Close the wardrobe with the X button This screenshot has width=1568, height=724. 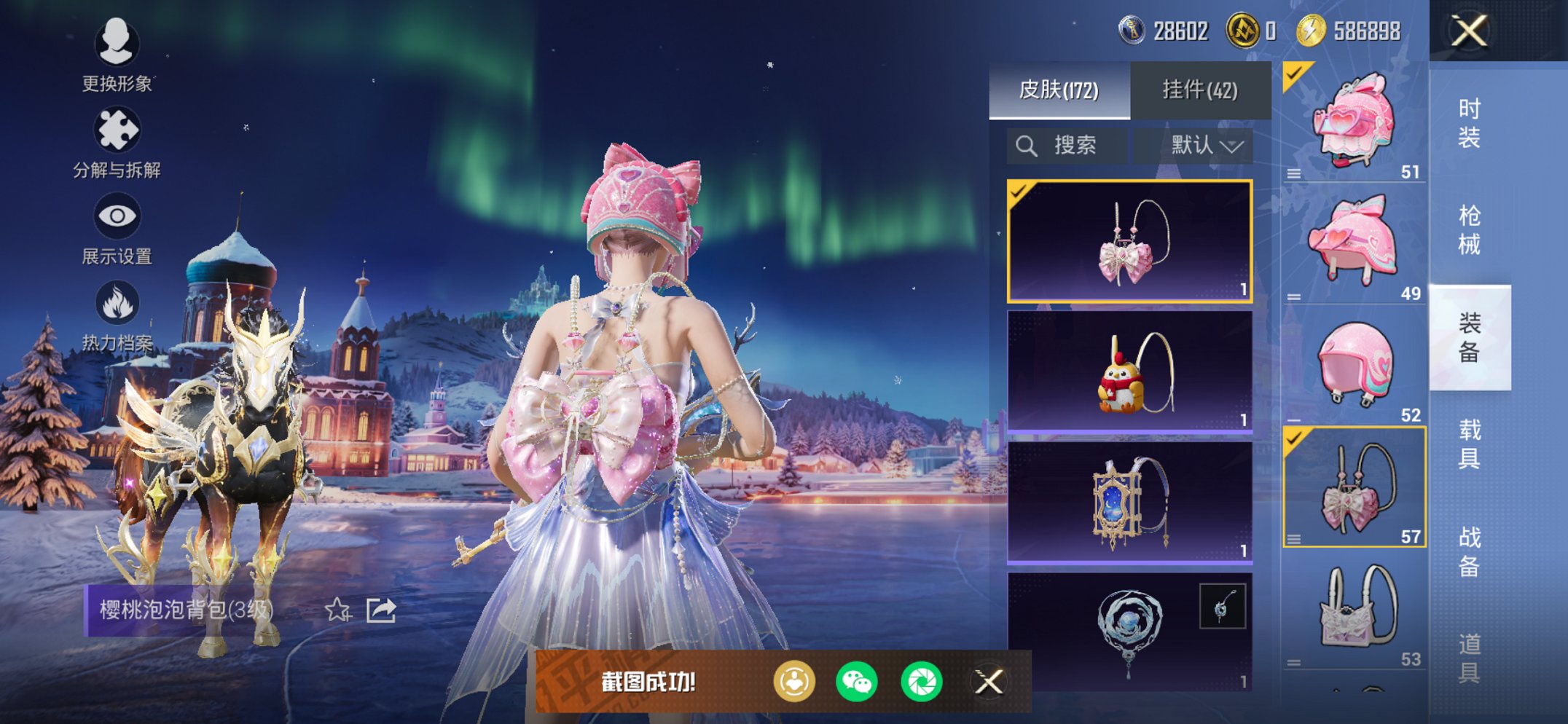coord(1469,31)
